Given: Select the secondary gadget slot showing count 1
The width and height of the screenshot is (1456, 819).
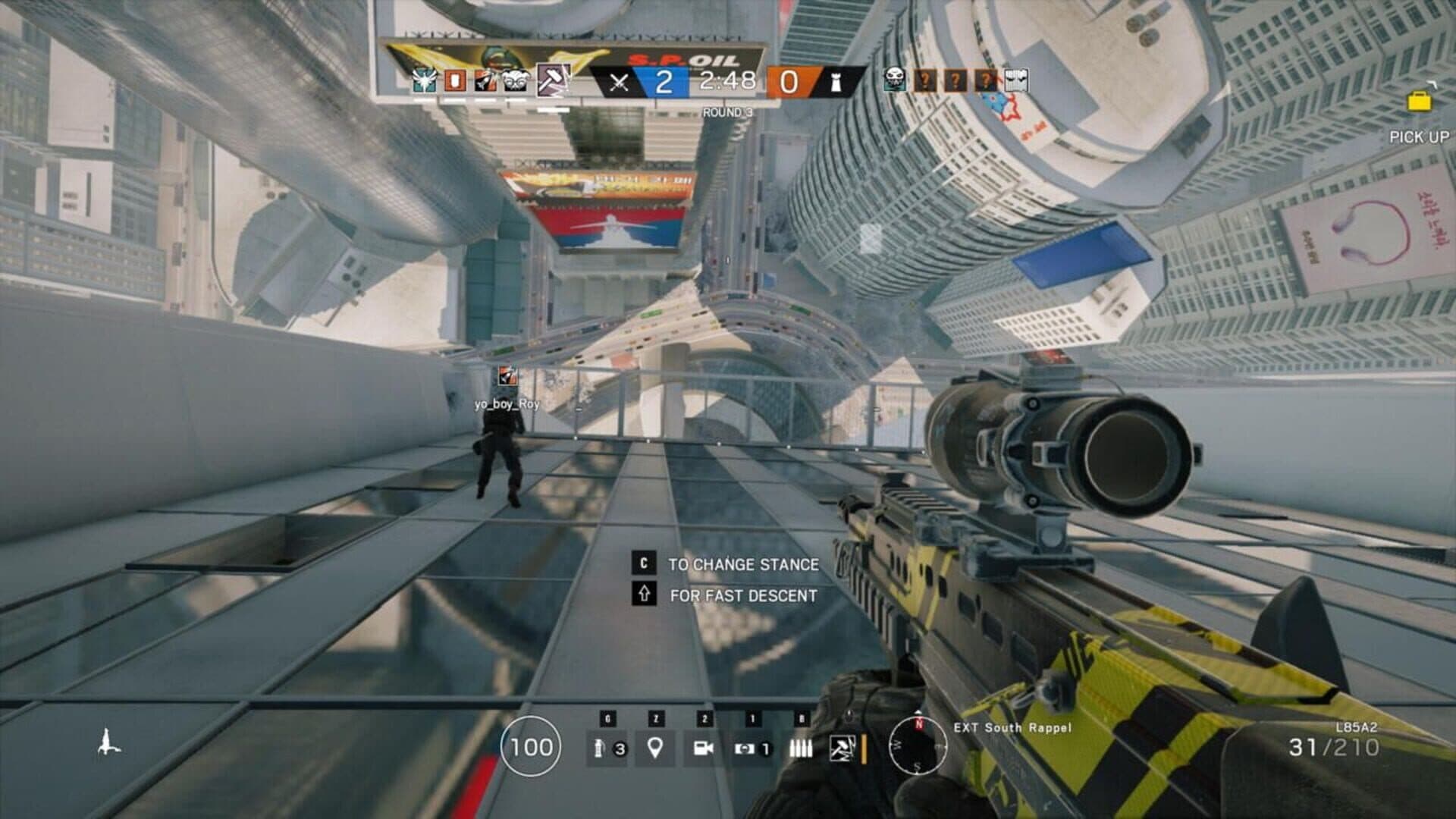Looking at the screenshot, I should coord(752,748).
